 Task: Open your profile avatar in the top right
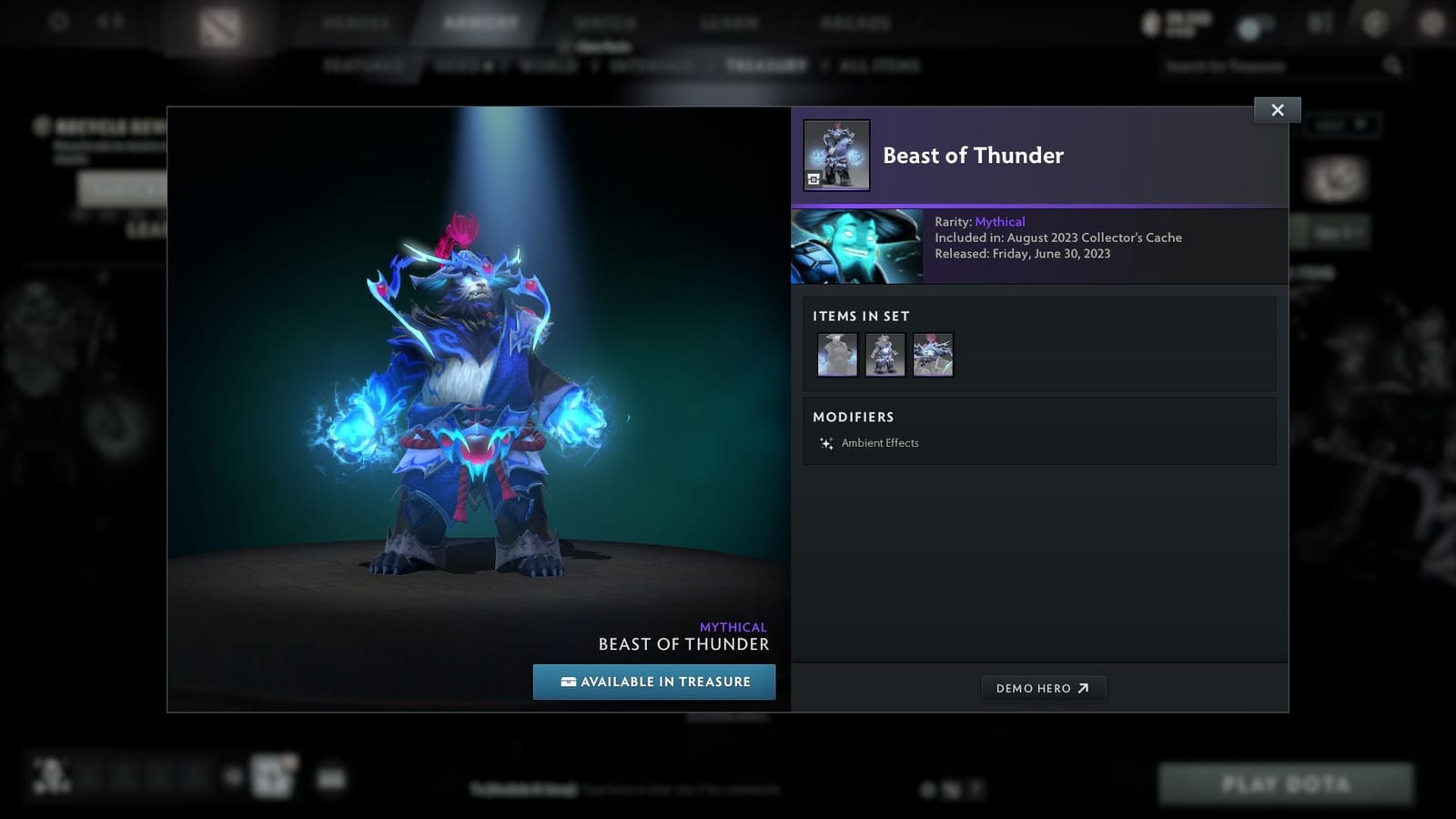click(1432, 23)
